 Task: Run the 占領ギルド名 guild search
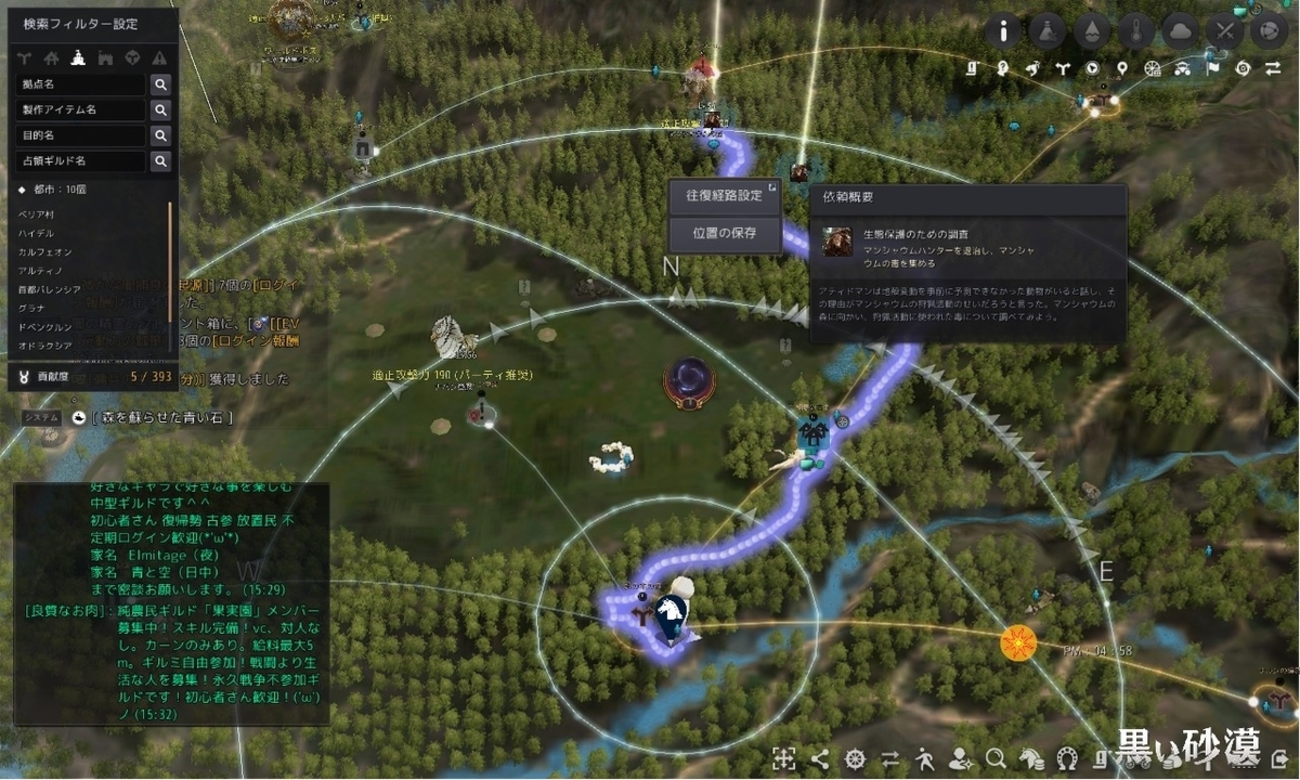(x=160, y=161)
